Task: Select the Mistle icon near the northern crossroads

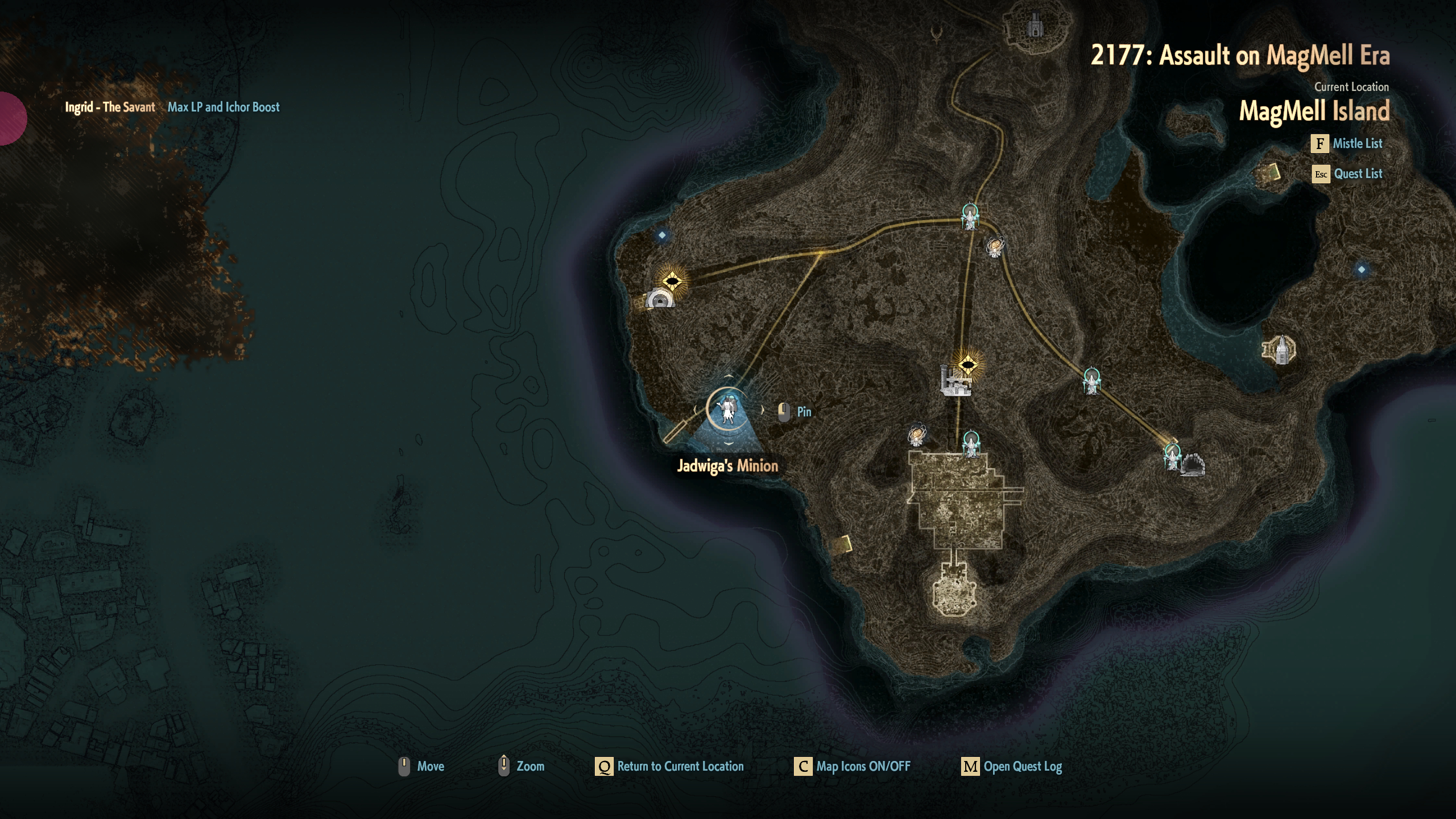Action: pos(970,217)
